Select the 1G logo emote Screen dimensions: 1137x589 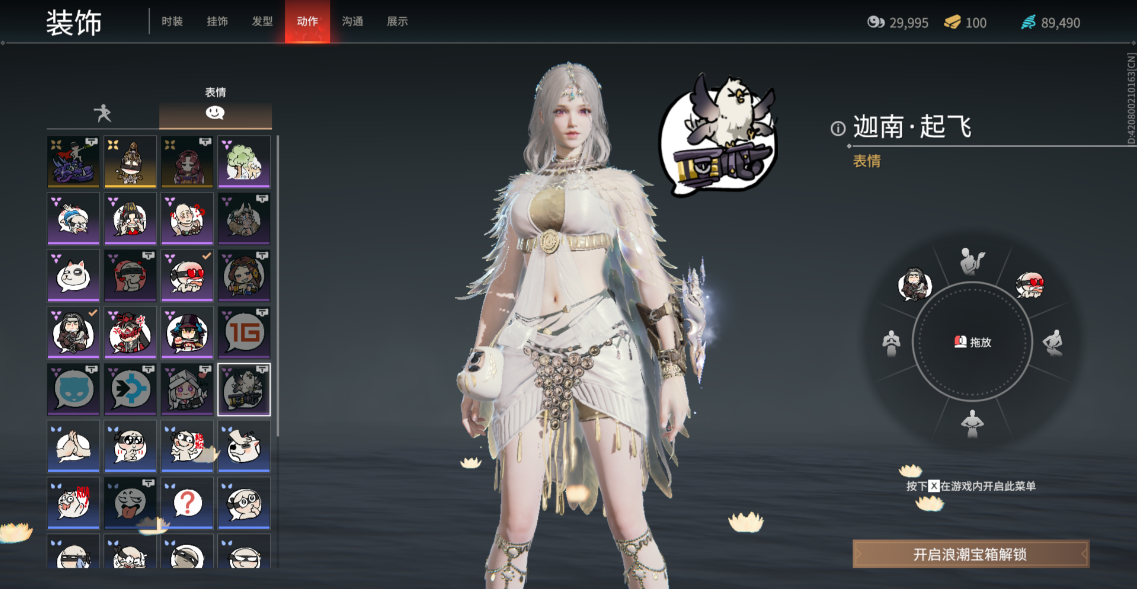click(244, 332)
